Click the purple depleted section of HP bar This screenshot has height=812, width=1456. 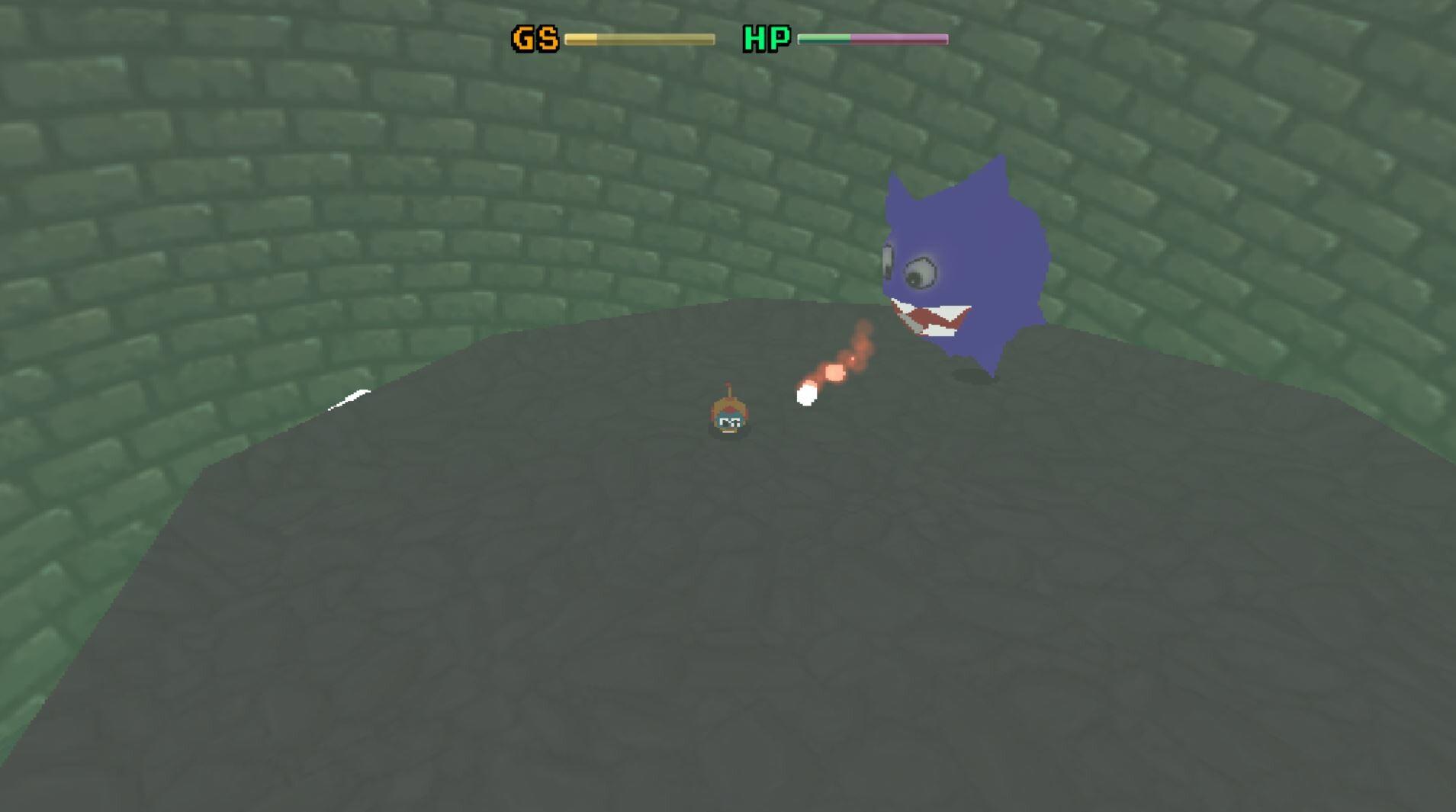point(900,37)
